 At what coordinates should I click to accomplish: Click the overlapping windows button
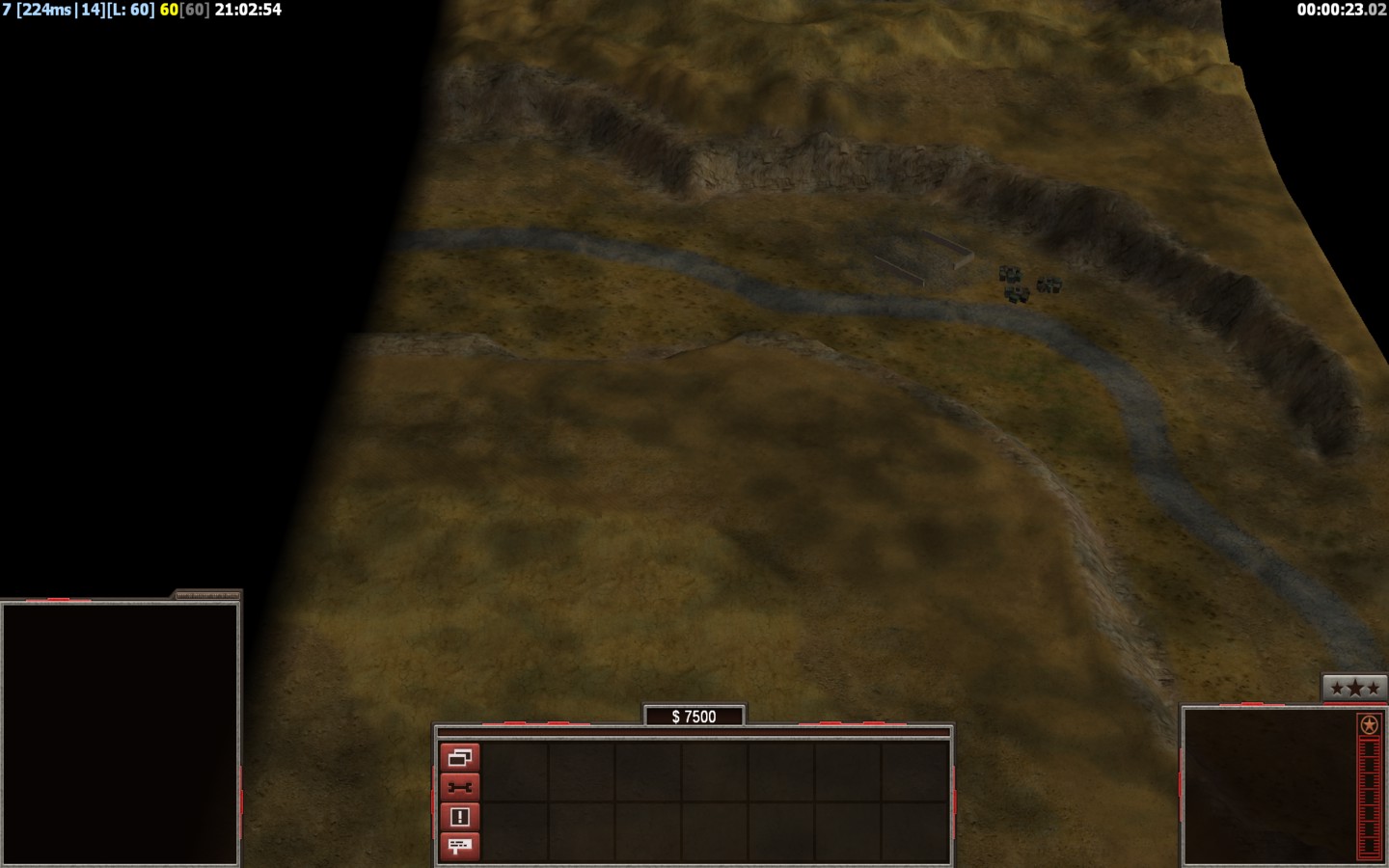[x=460, y=758]
